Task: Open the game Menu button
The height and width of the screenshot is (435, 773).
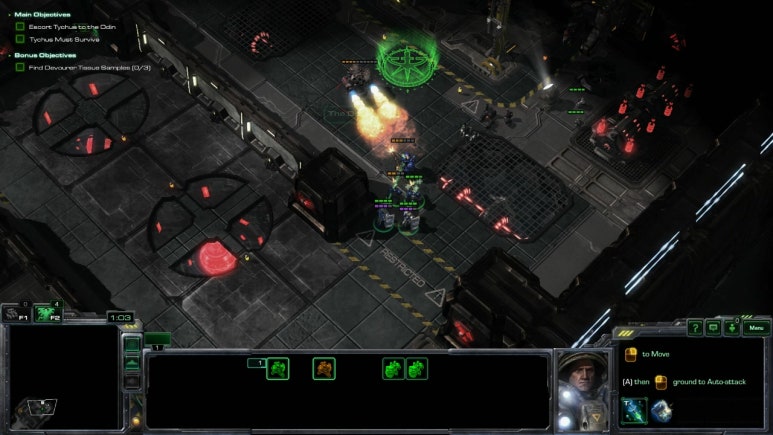Action: (755, 328)
